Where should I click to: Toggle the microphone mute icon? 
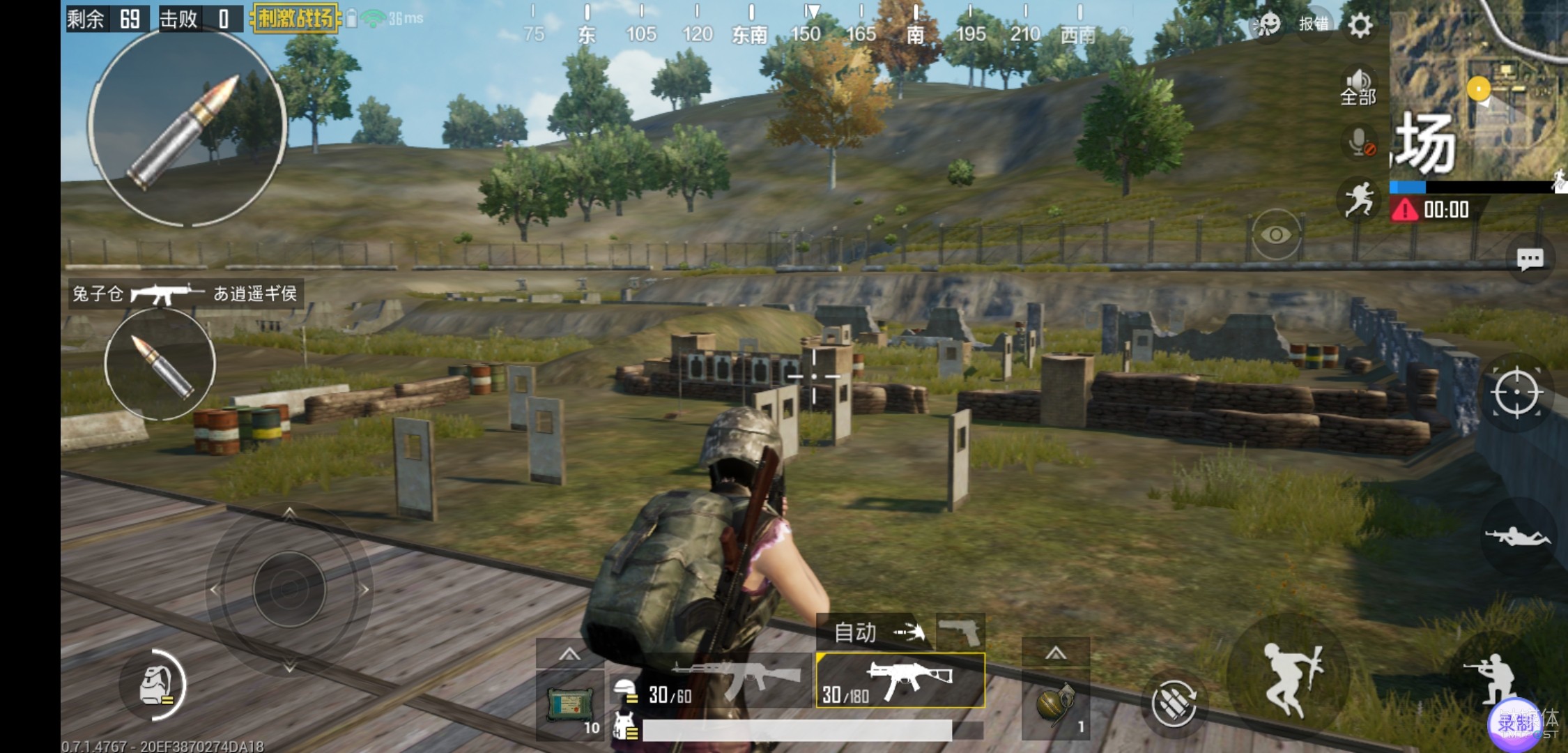pos(1360,142)
